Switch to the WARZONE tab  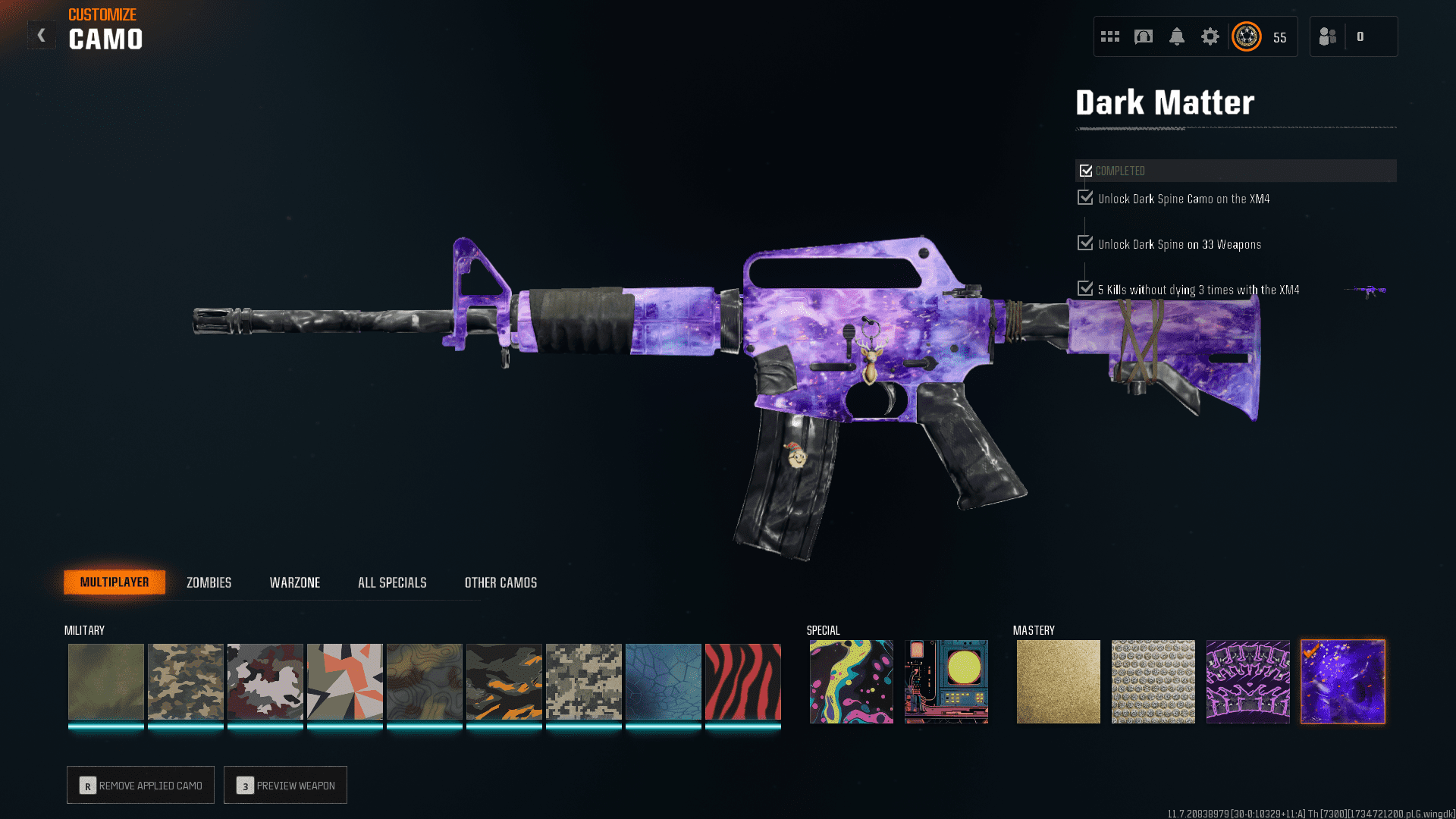click(295, 582)
